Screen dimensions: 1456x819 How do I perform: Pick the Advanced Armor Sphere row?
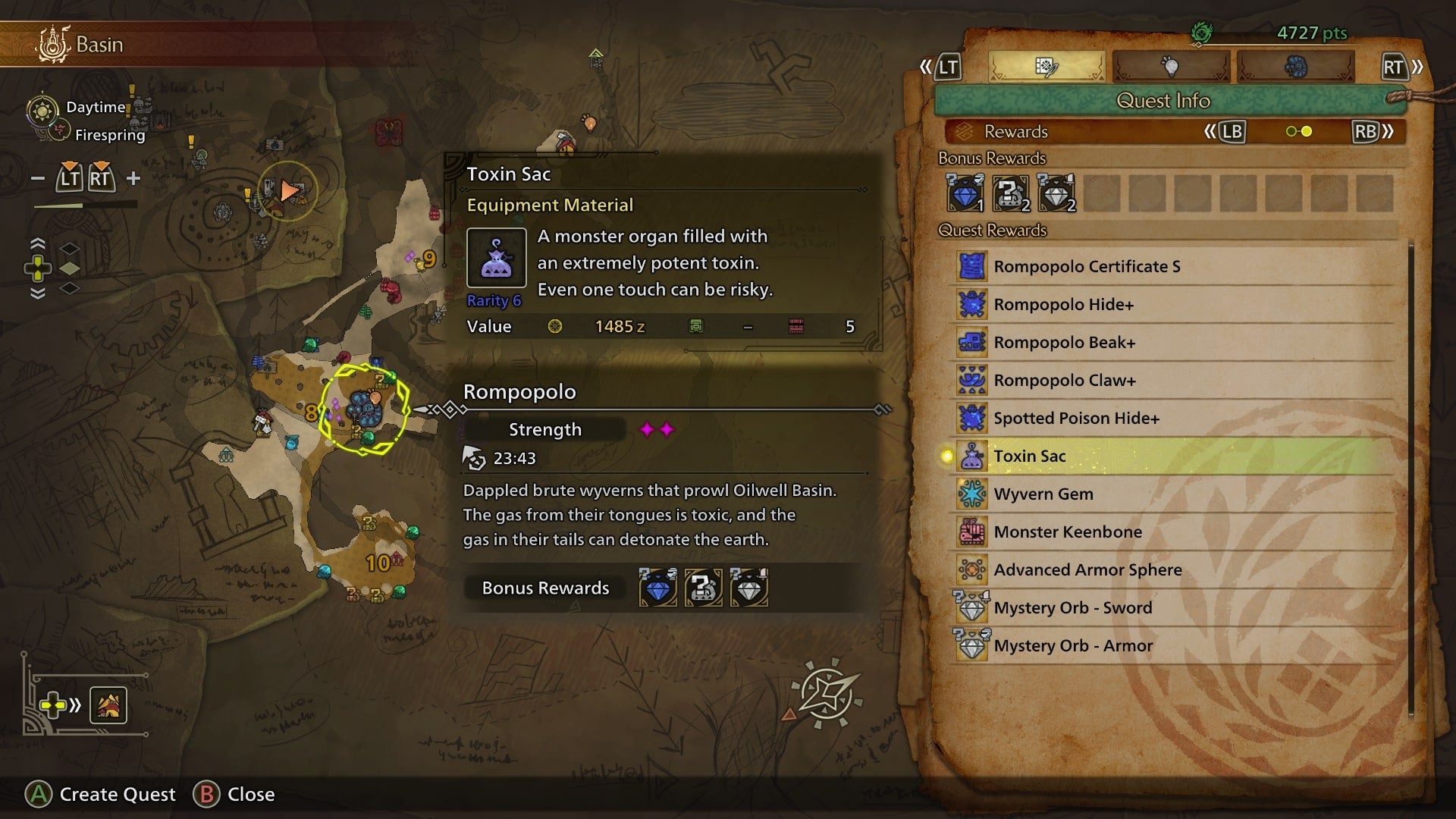click(x=1087, y=570)
